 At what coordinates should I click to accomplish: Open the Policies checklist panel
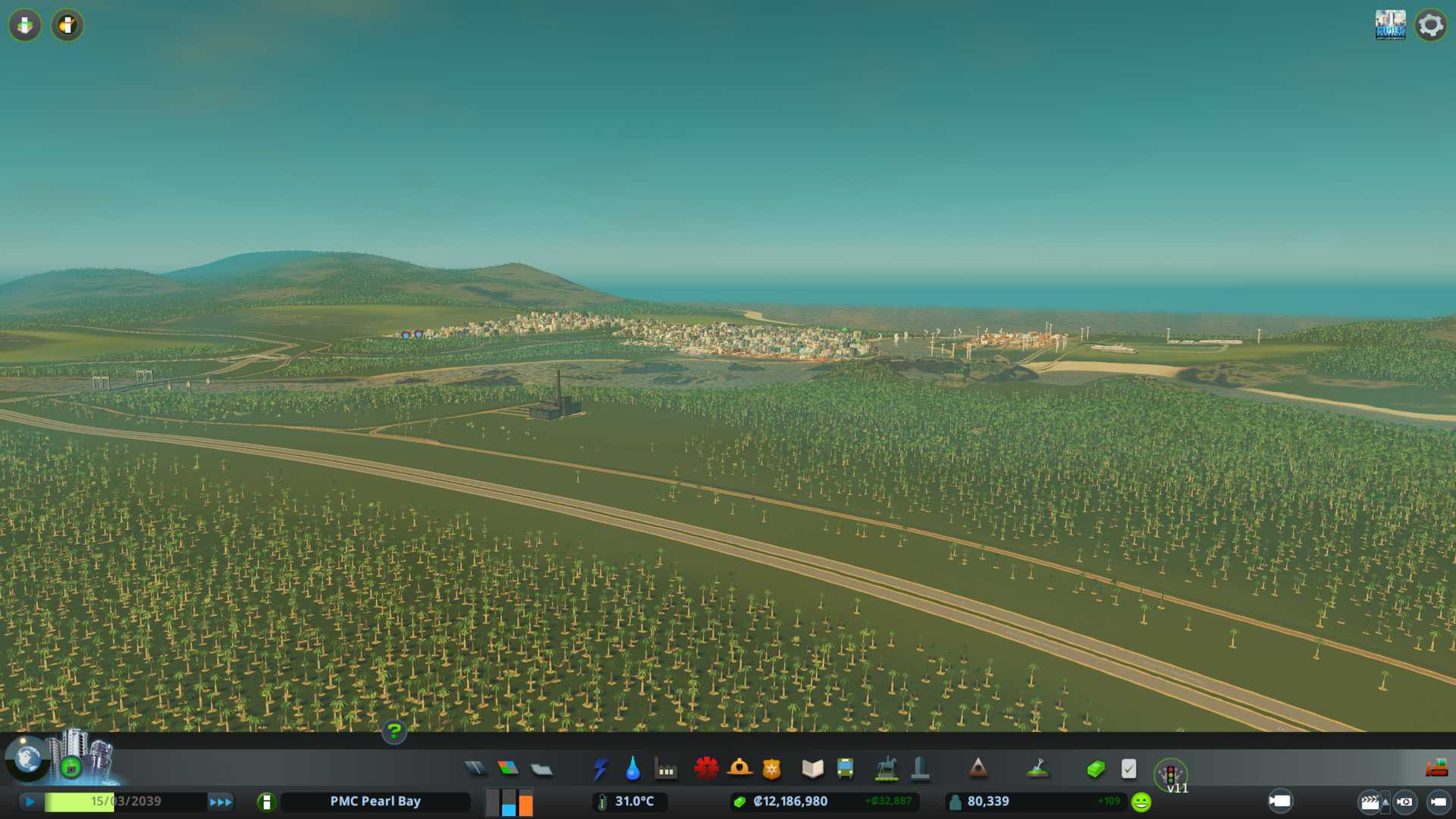[1128, 769]
